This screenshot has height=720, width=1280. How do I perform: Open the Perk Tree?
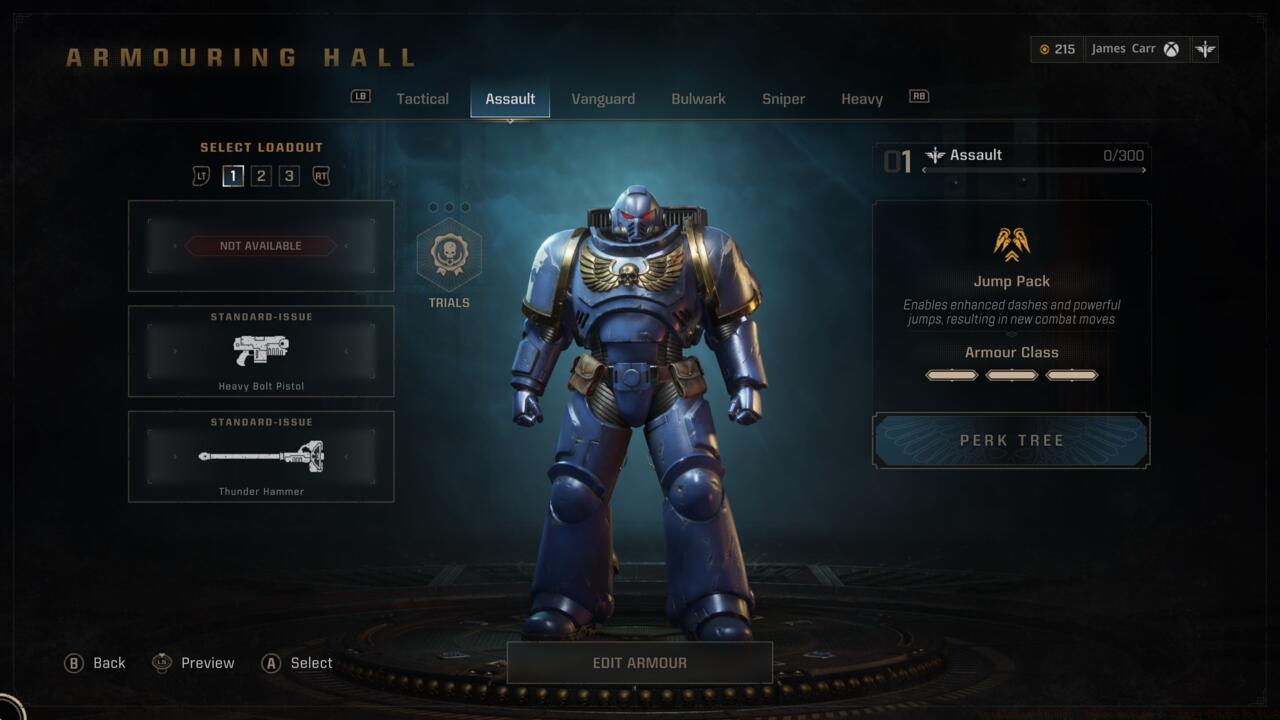1011,441
